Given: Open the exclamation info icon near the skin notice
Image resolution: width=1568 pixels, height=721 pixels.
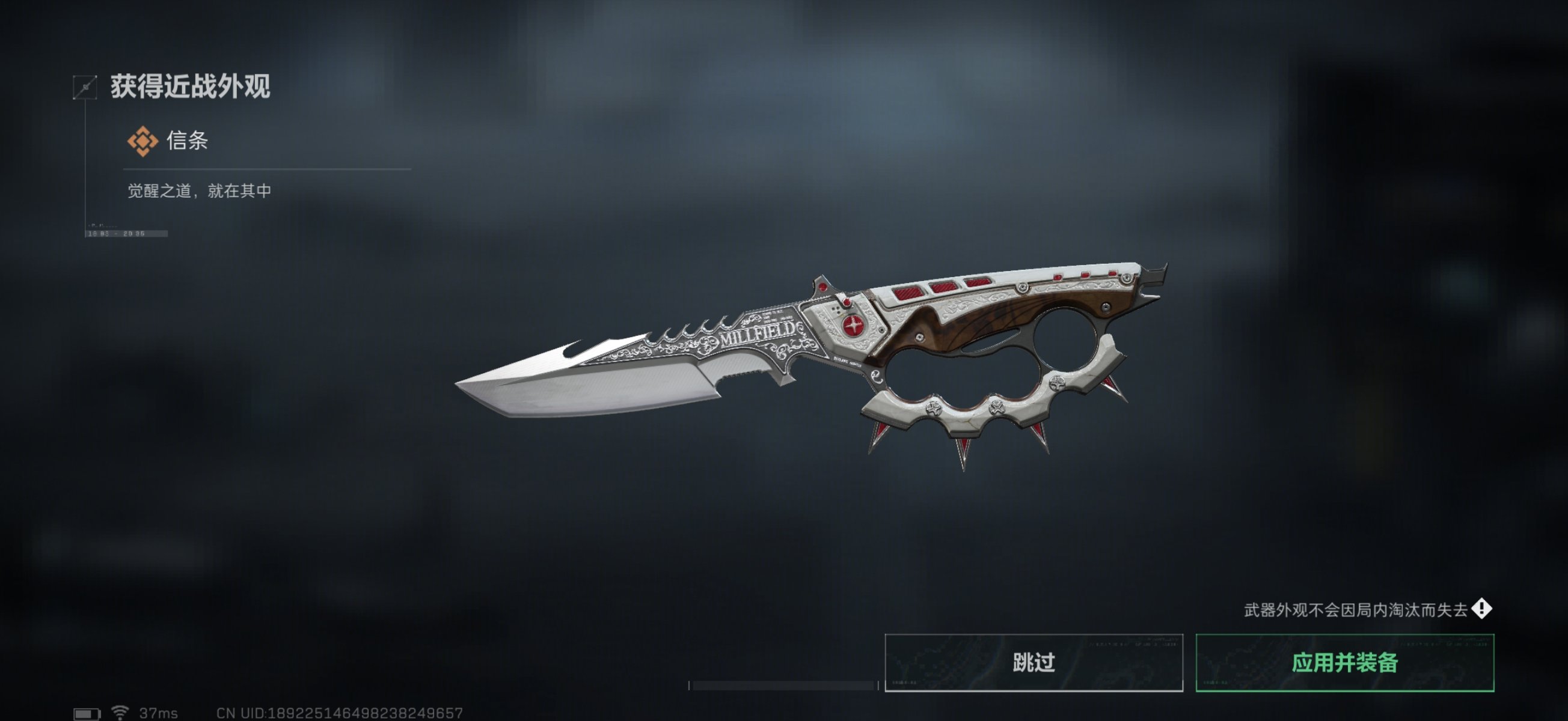Looking at the screenshot, I should click(x=1481, y=609).
